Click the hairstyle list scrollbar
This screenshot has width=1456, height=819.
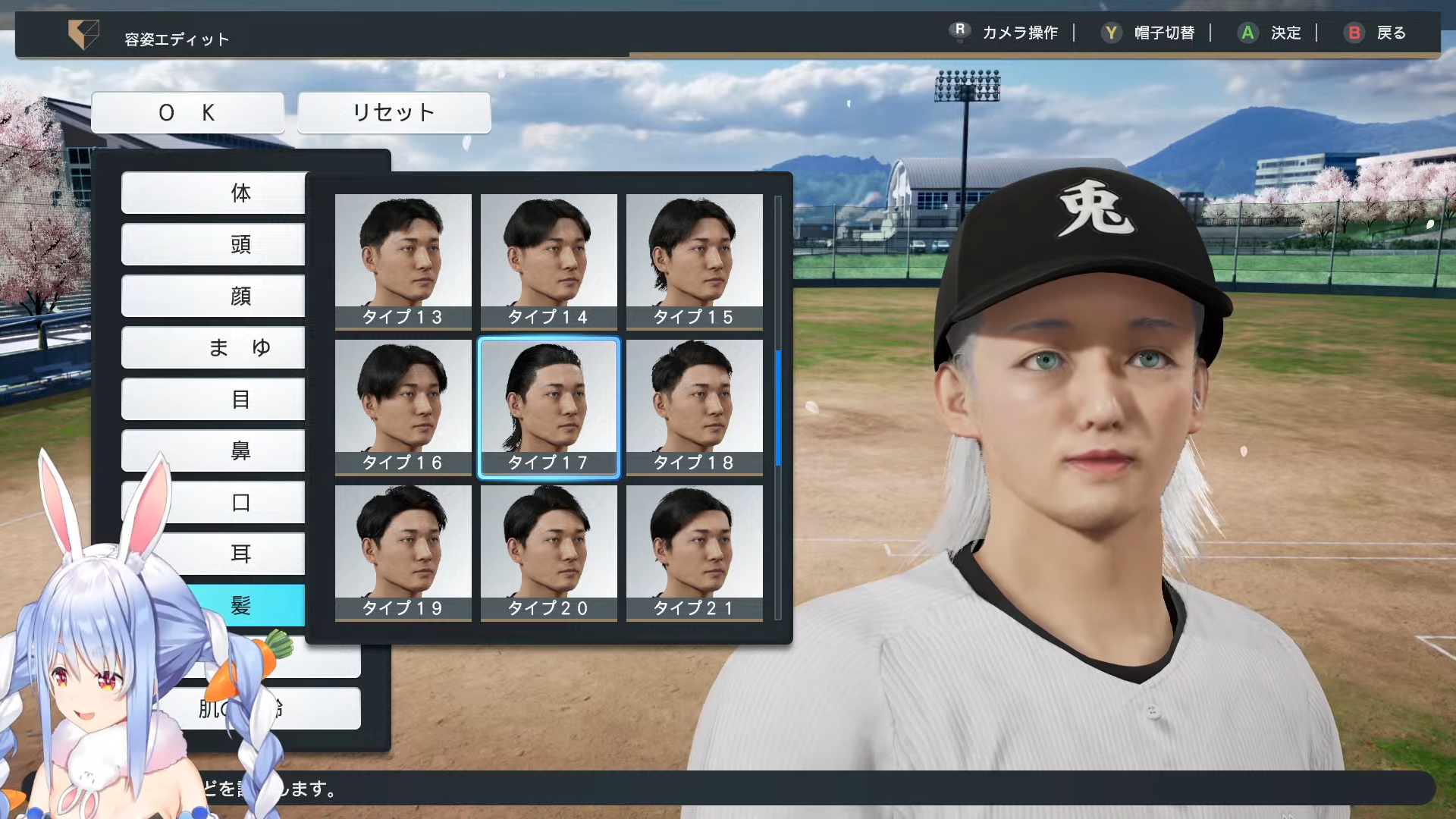click(x=778, y=408)
